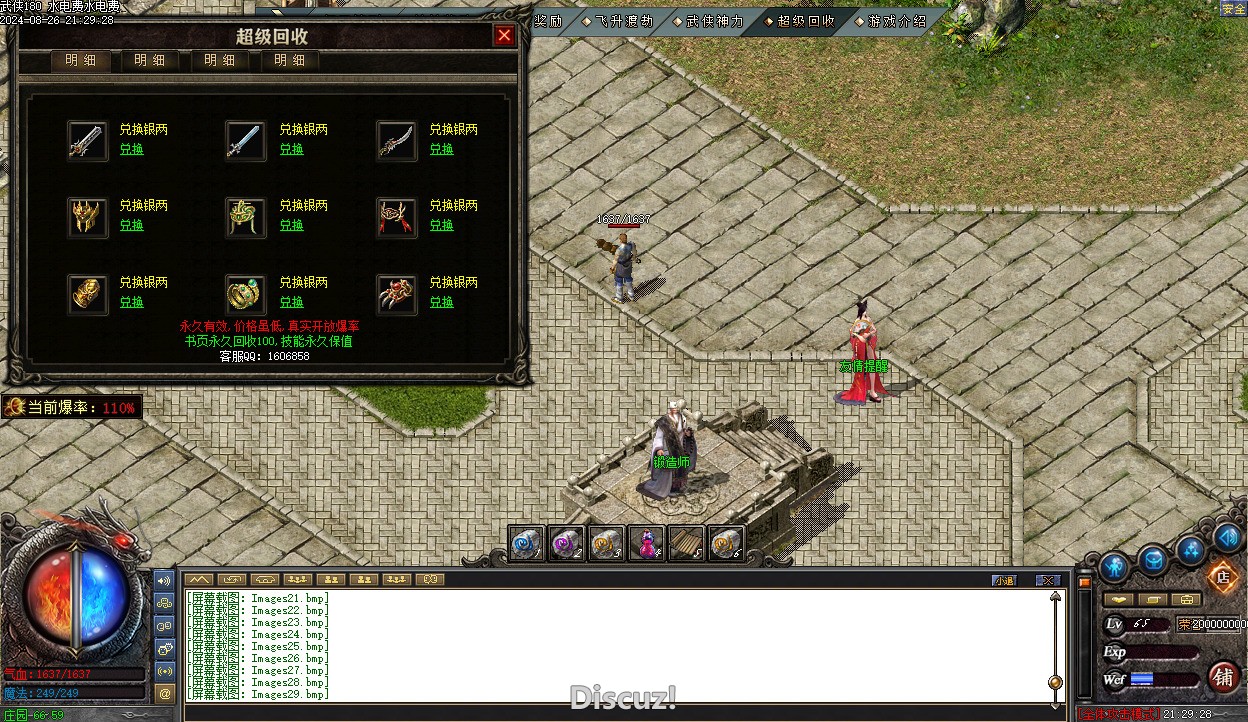Open the red 铺 stall button
1248x722 pixels.
(x=1222, y=677)
